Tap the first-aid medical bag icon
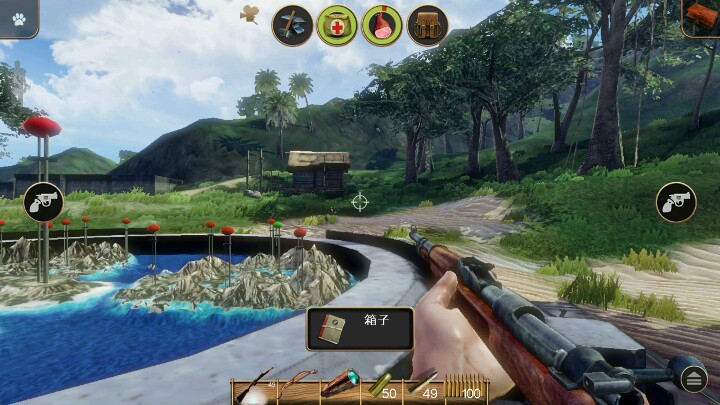Viewport: 720px width, 405px height. coord(337,25)
